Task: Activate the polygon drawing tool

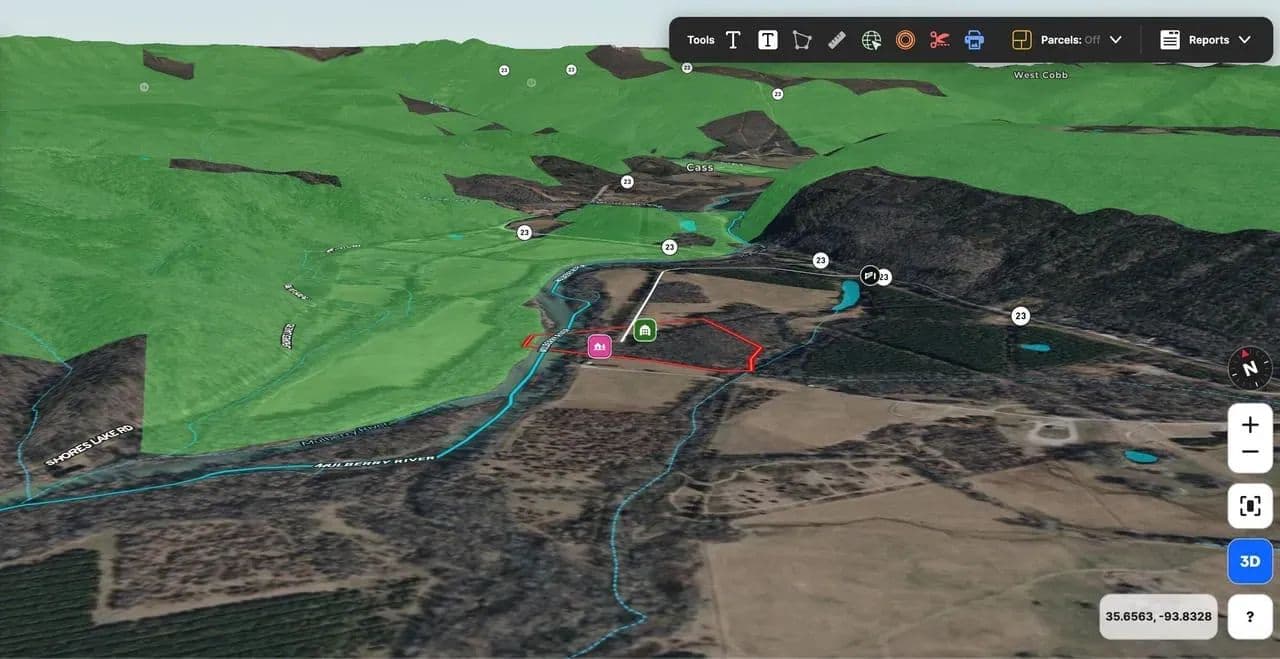Action: [802, 40]
